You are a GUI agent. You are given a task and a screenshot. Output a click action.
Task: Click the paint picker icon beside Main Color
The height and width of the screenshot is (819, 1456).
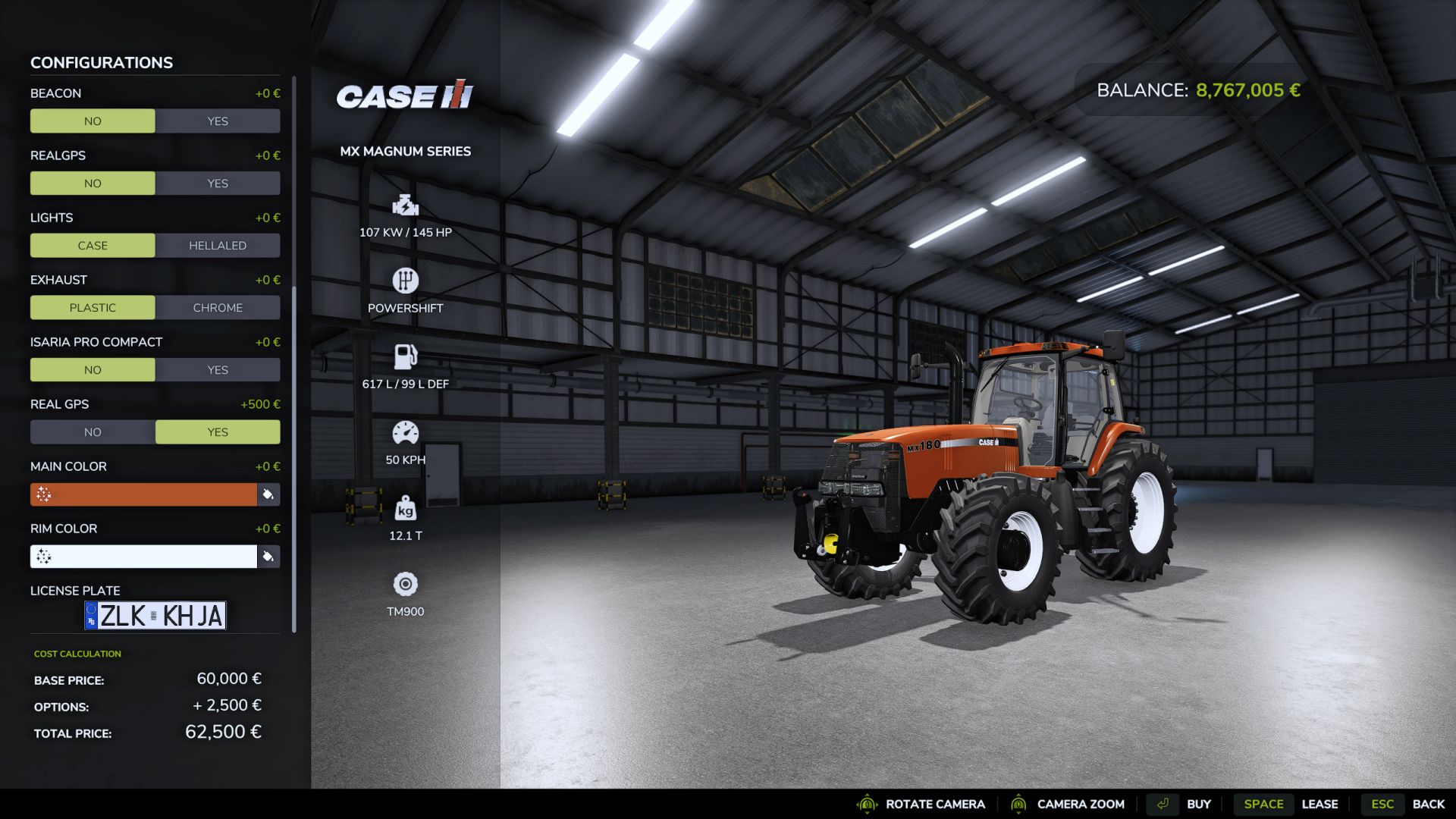(268, 494)
